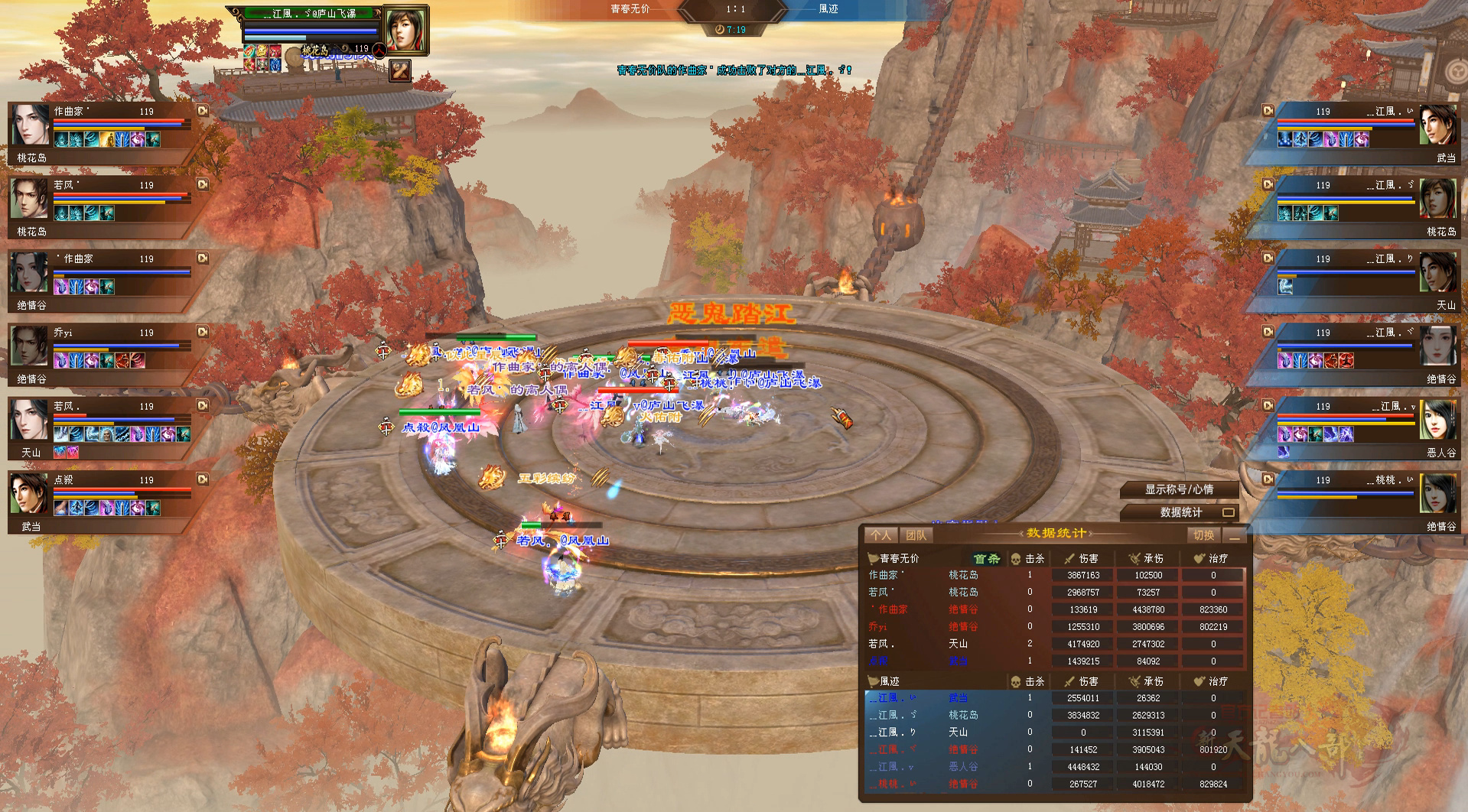Select 乔yi's portrait on the left team
This screenshot has height=812, width=1468.
[30, 346]
